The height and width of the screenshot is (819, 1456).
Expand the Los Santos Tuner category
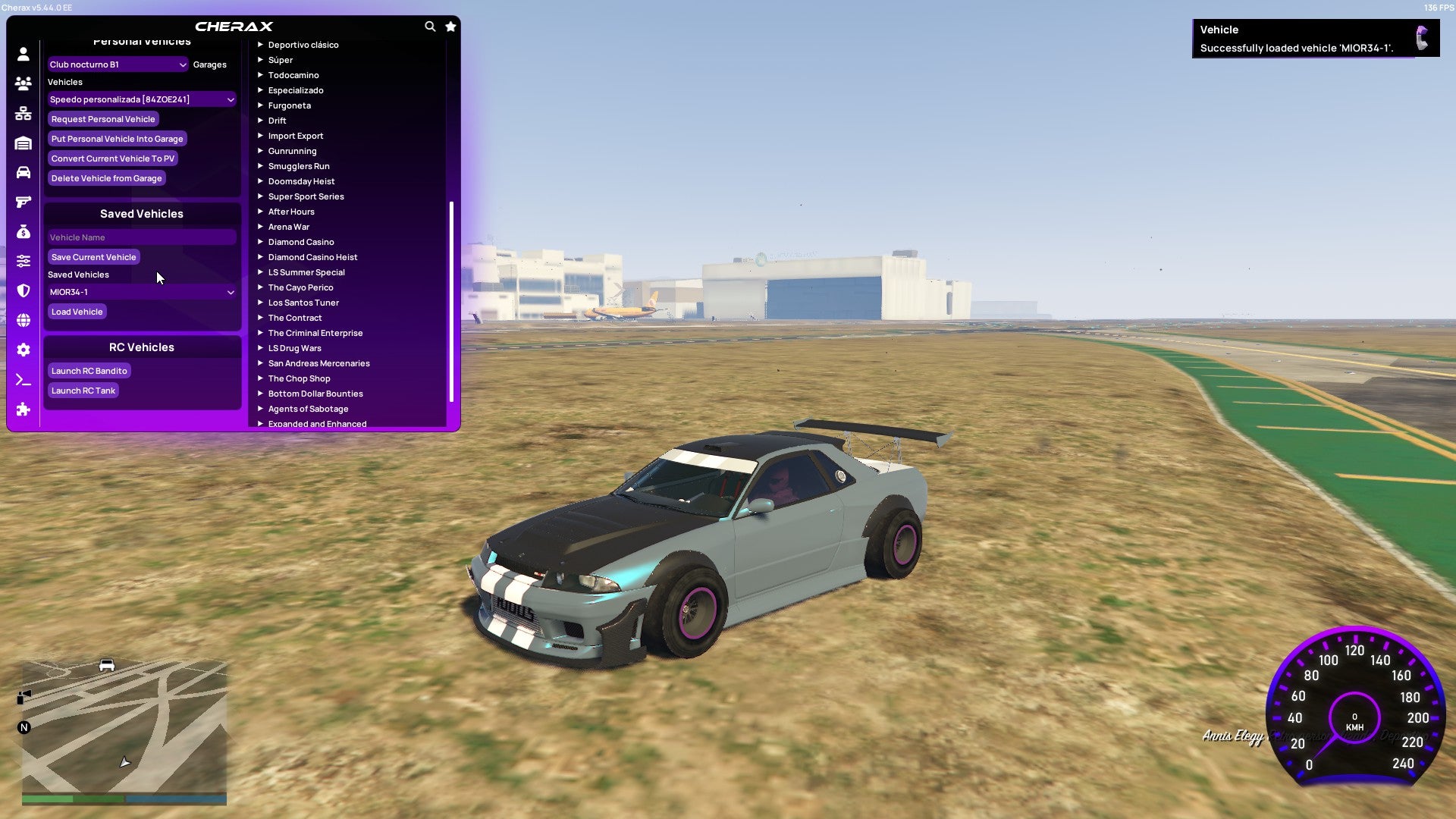pos(303,302)
